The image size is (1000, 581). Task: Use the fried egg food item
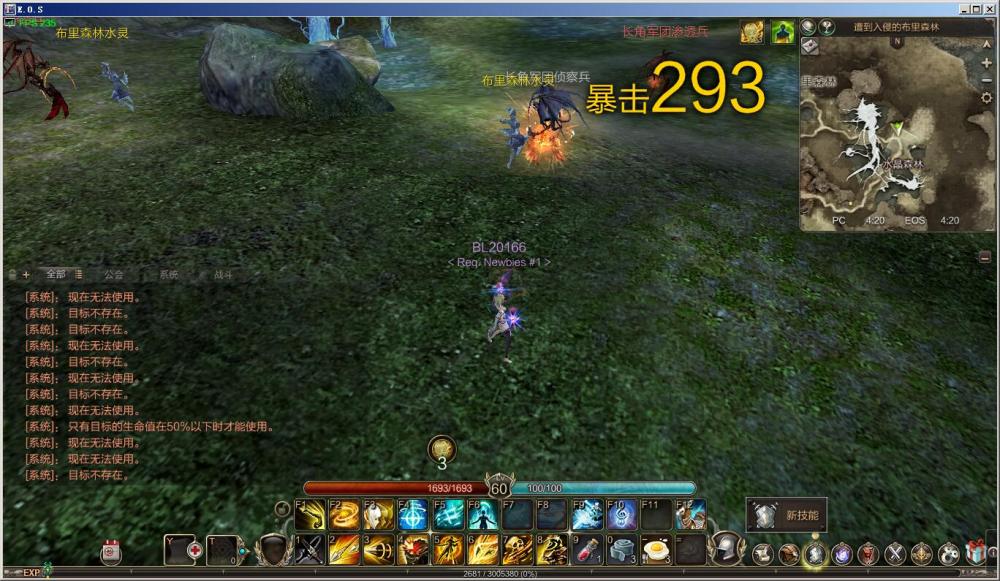(655, 549)
